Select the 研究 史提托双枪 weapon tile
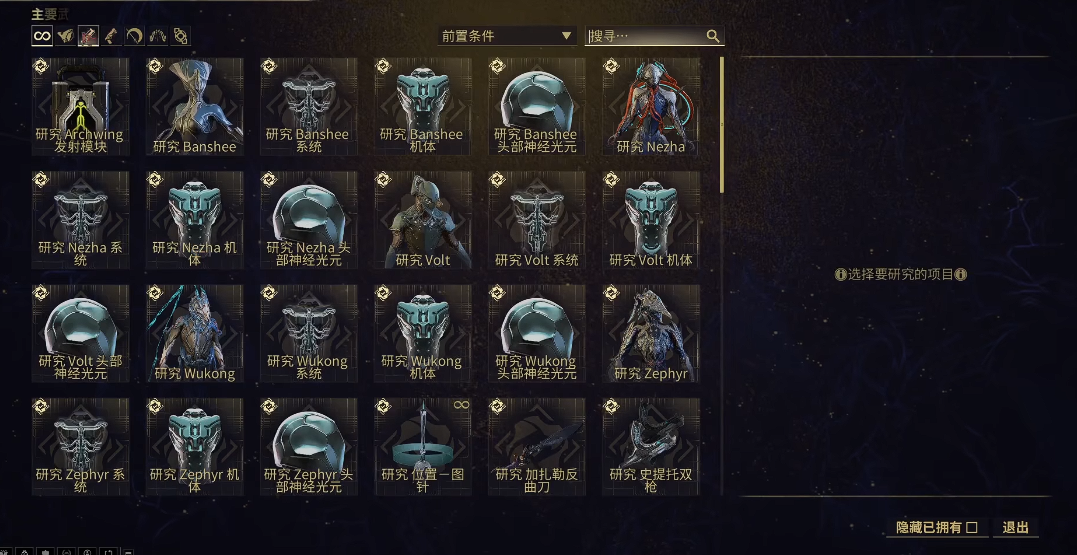 coord(651,447)
